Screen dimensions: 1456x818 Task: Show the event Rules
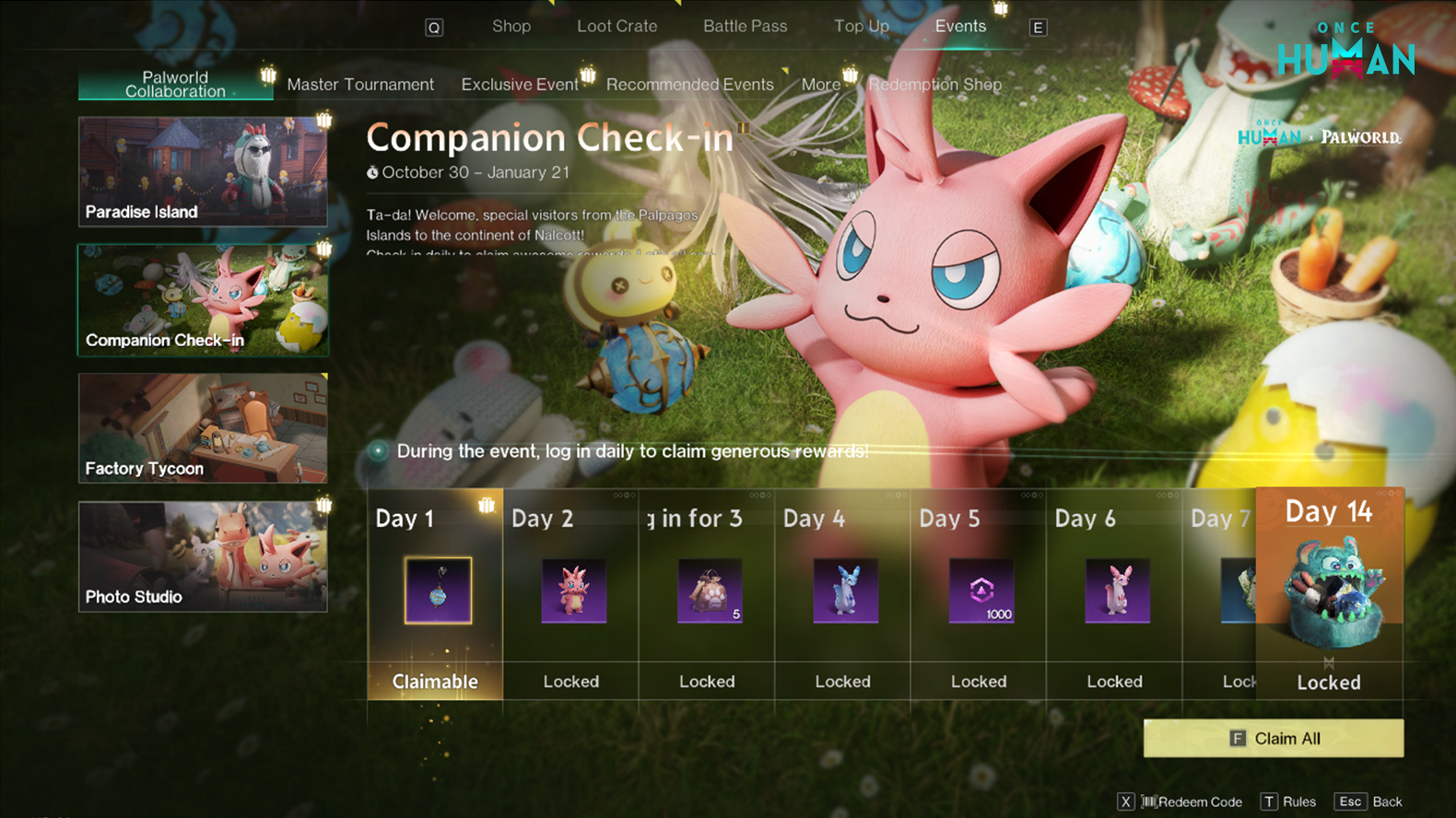(x=1289, y=801)
